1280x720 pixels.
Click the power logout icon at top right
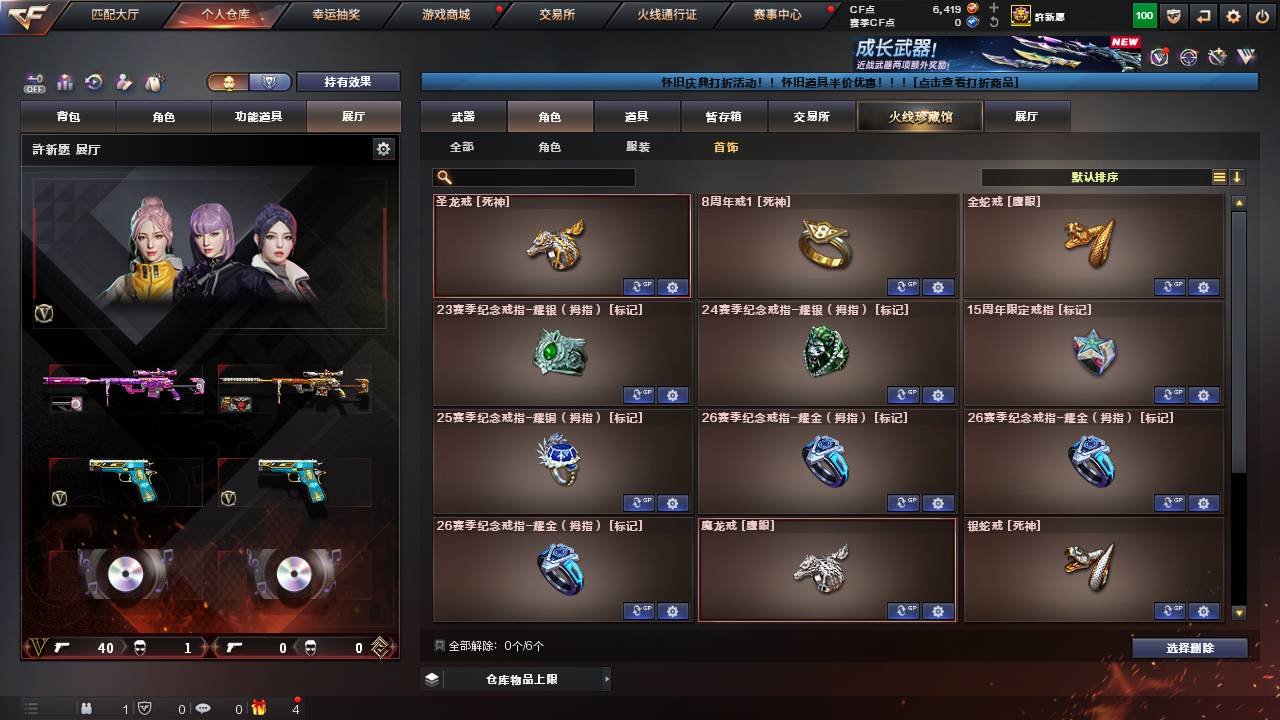pyautogui.click(x=1260, y=15)
